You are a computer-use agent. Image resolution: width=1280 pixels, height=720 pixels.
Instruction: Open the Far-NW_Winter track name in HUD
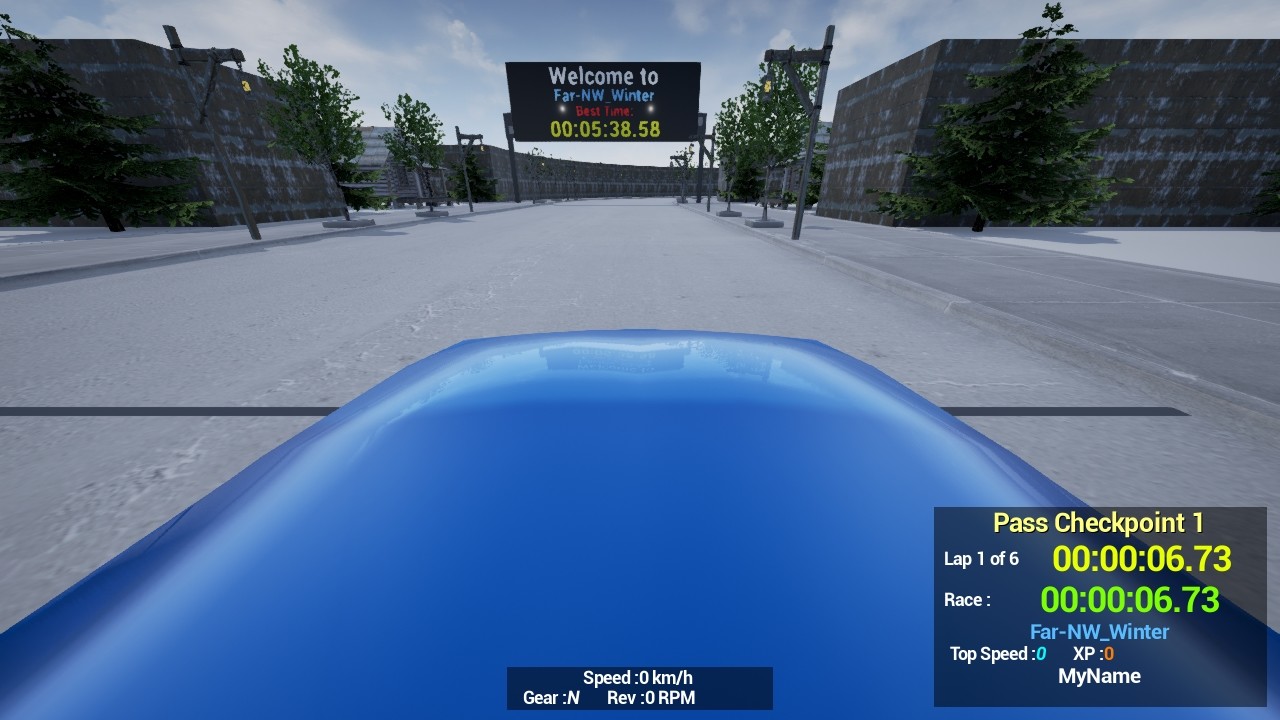pyautogui.click(x=1099, y=631)
